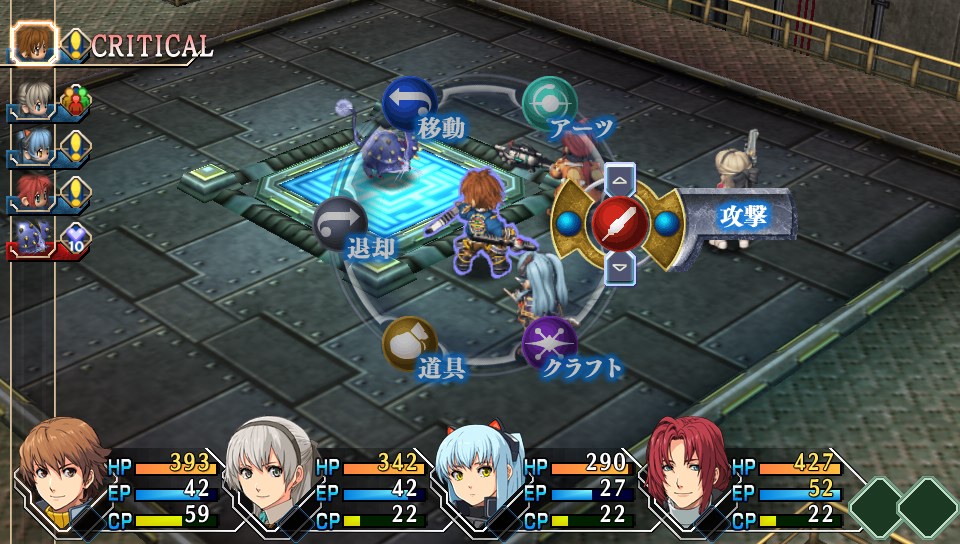Screen dimensions: 960x544
Task: Click the blue-haired cat-eared girl's status portrait
Action: [478, 477]
